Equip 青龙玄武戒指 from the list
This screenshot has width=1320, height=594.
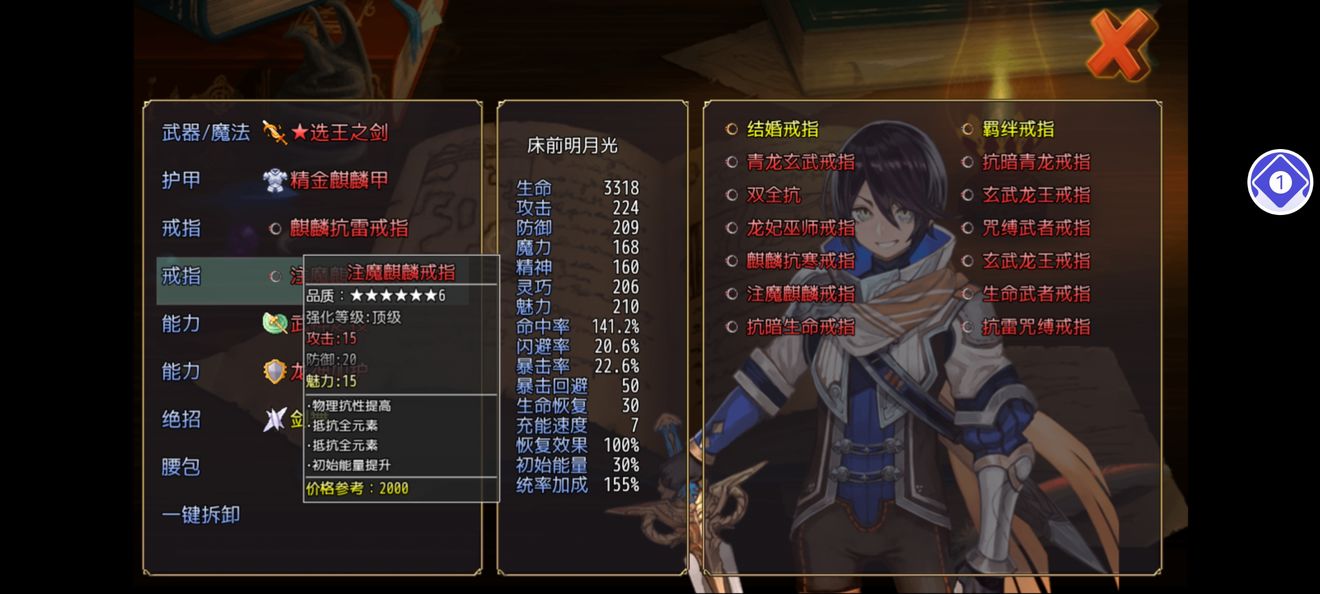800,162
